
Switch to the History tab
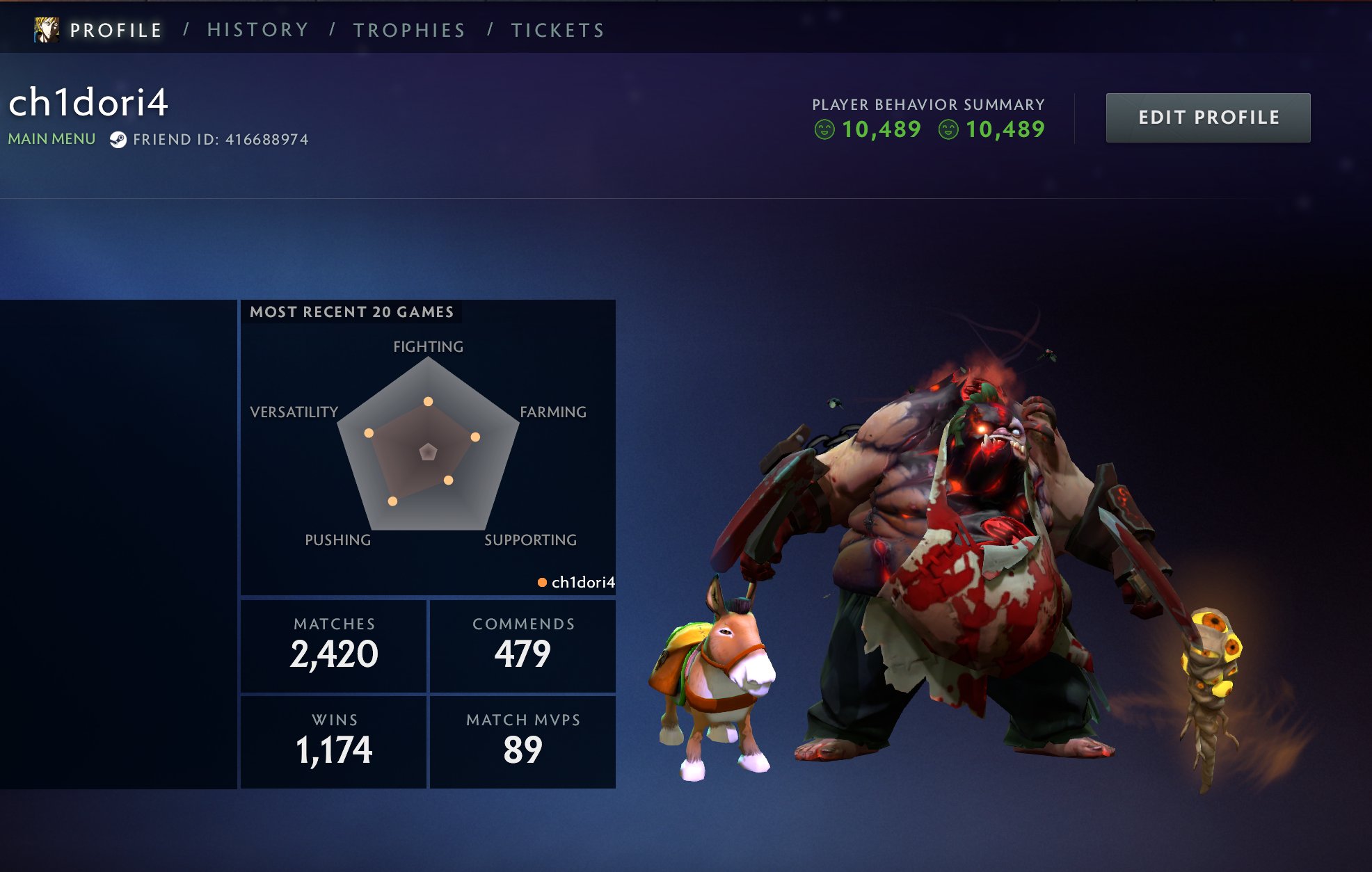(257, 30)
